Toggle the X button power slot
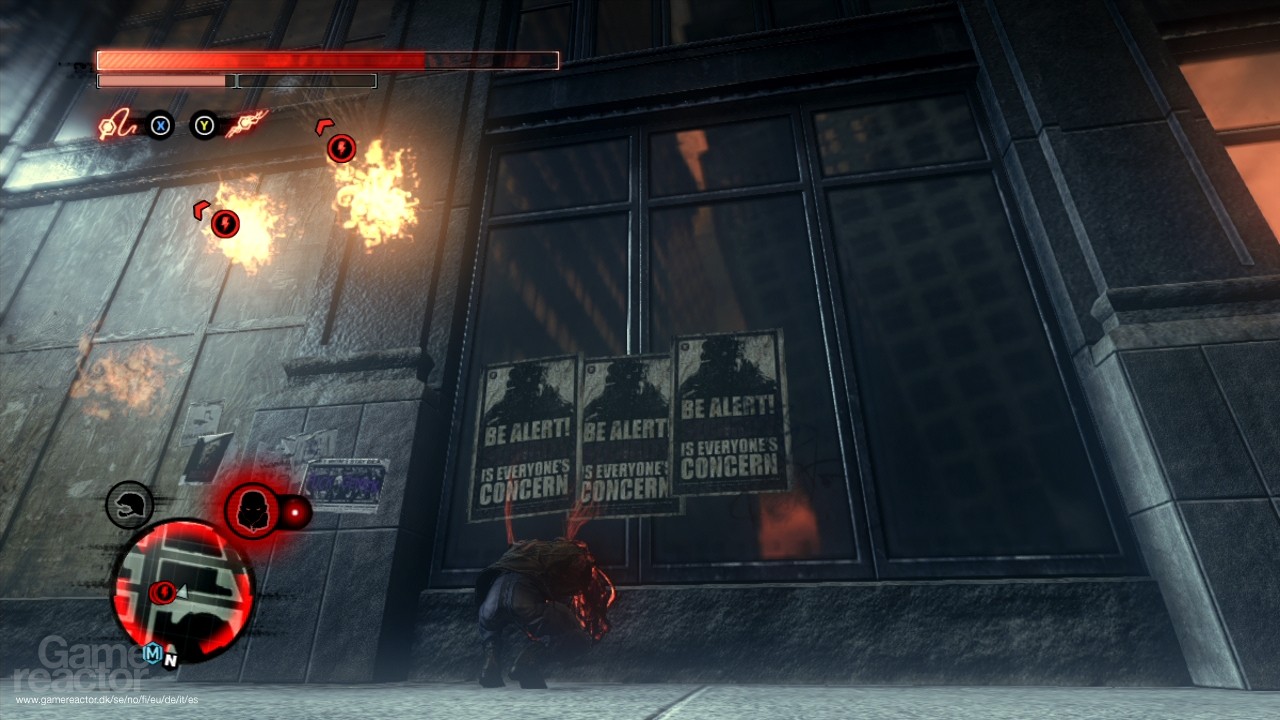Screen dimensions: 1280x720 pos(160,126)
